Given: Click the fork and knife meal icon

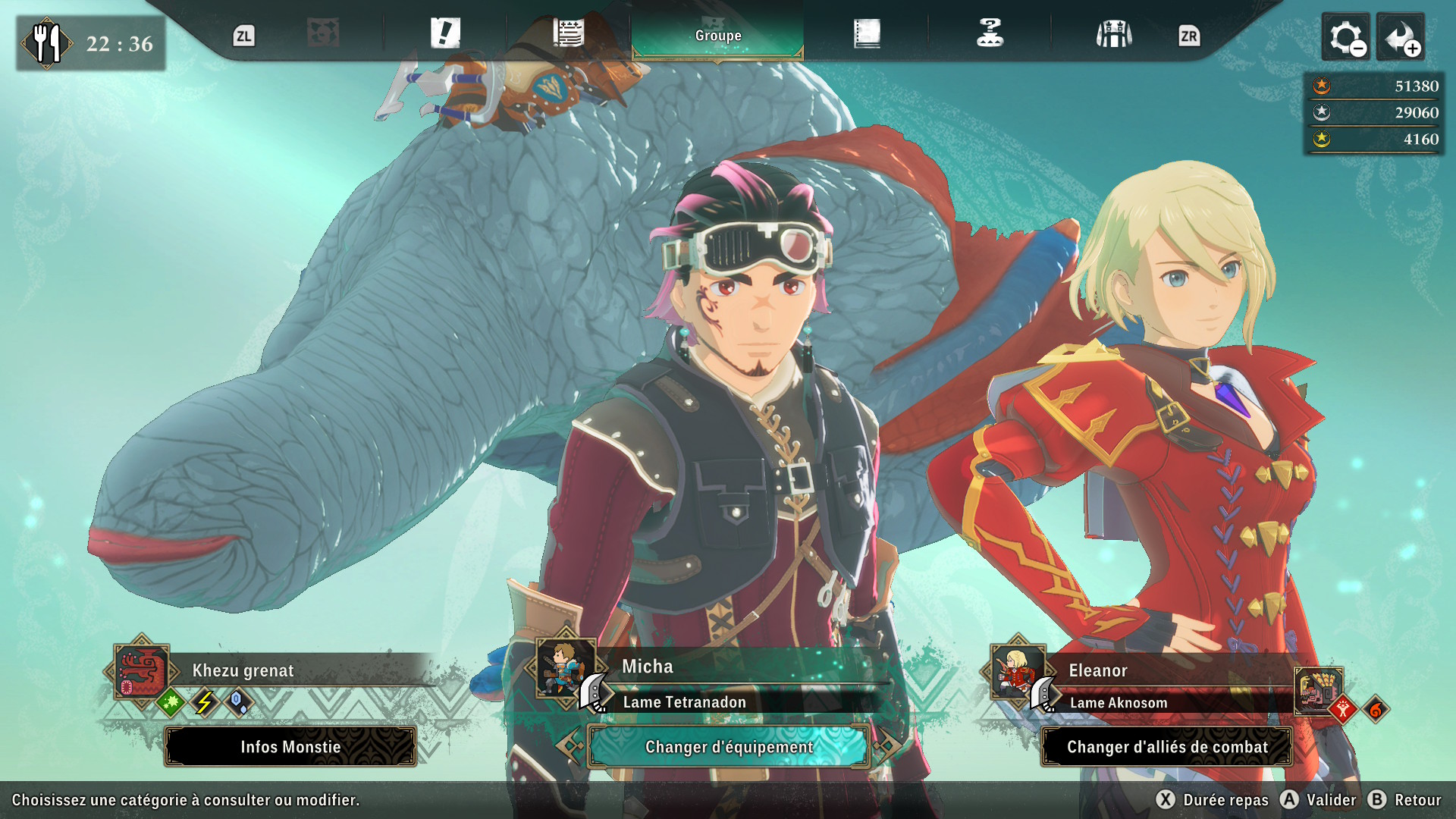Looking at the screenshot, I should (46, 43).
